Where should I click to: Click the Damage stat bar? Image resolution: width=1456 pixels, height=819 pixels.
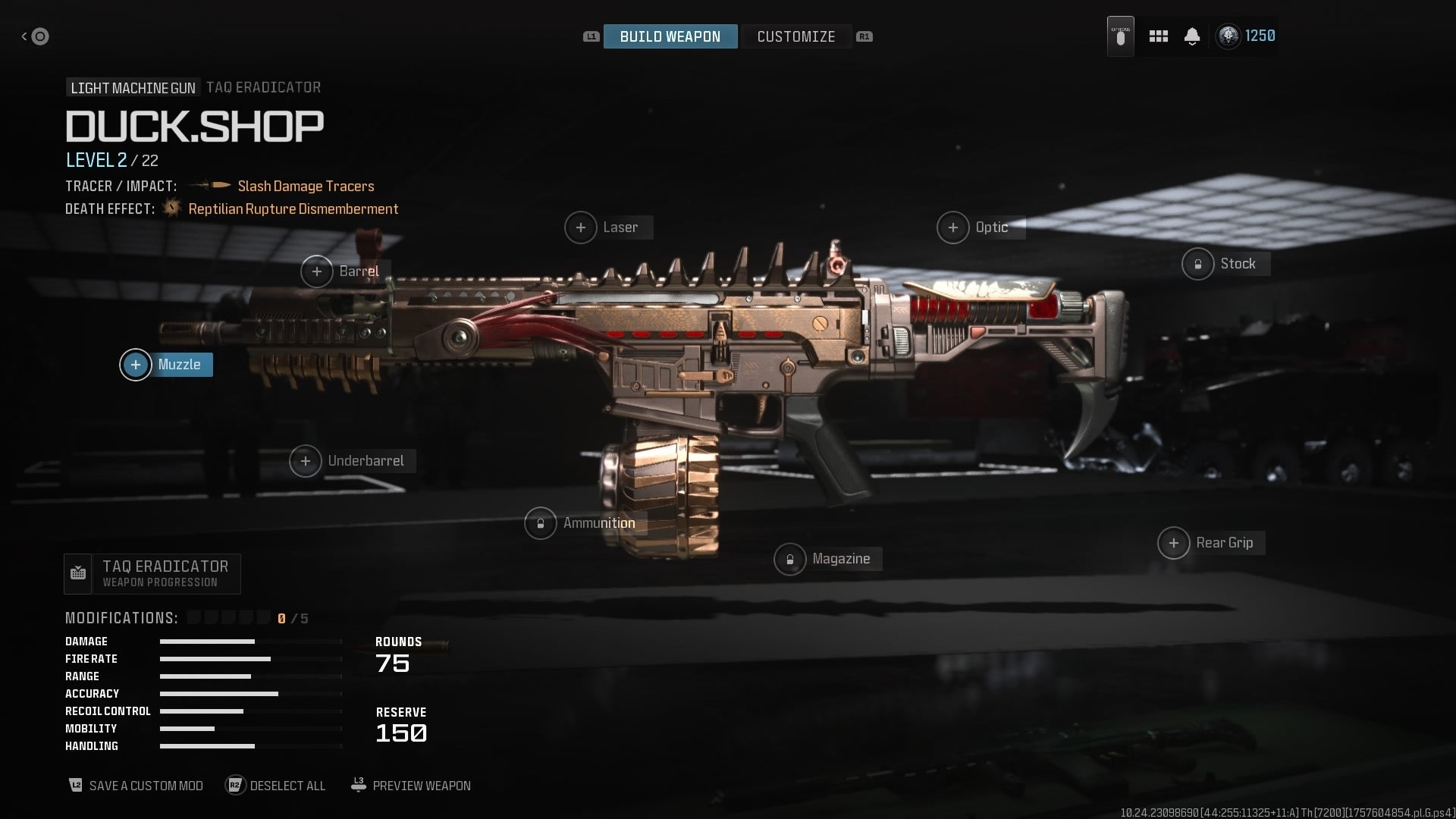tap(207, 641)
